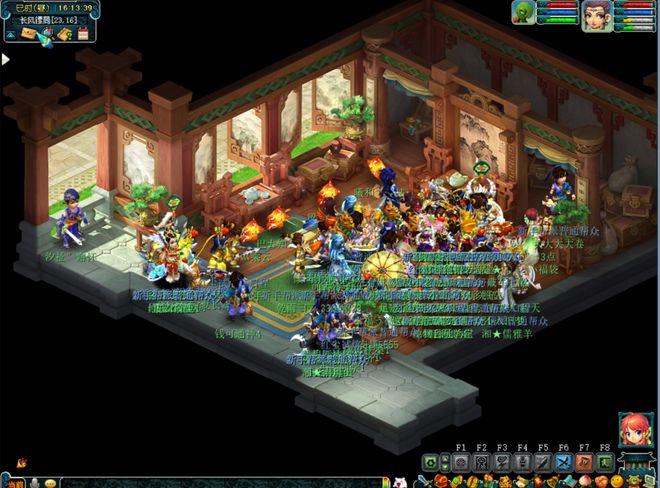Activate the F1 hotkey skill slot
Screen dimensions: 660x488
461,462
